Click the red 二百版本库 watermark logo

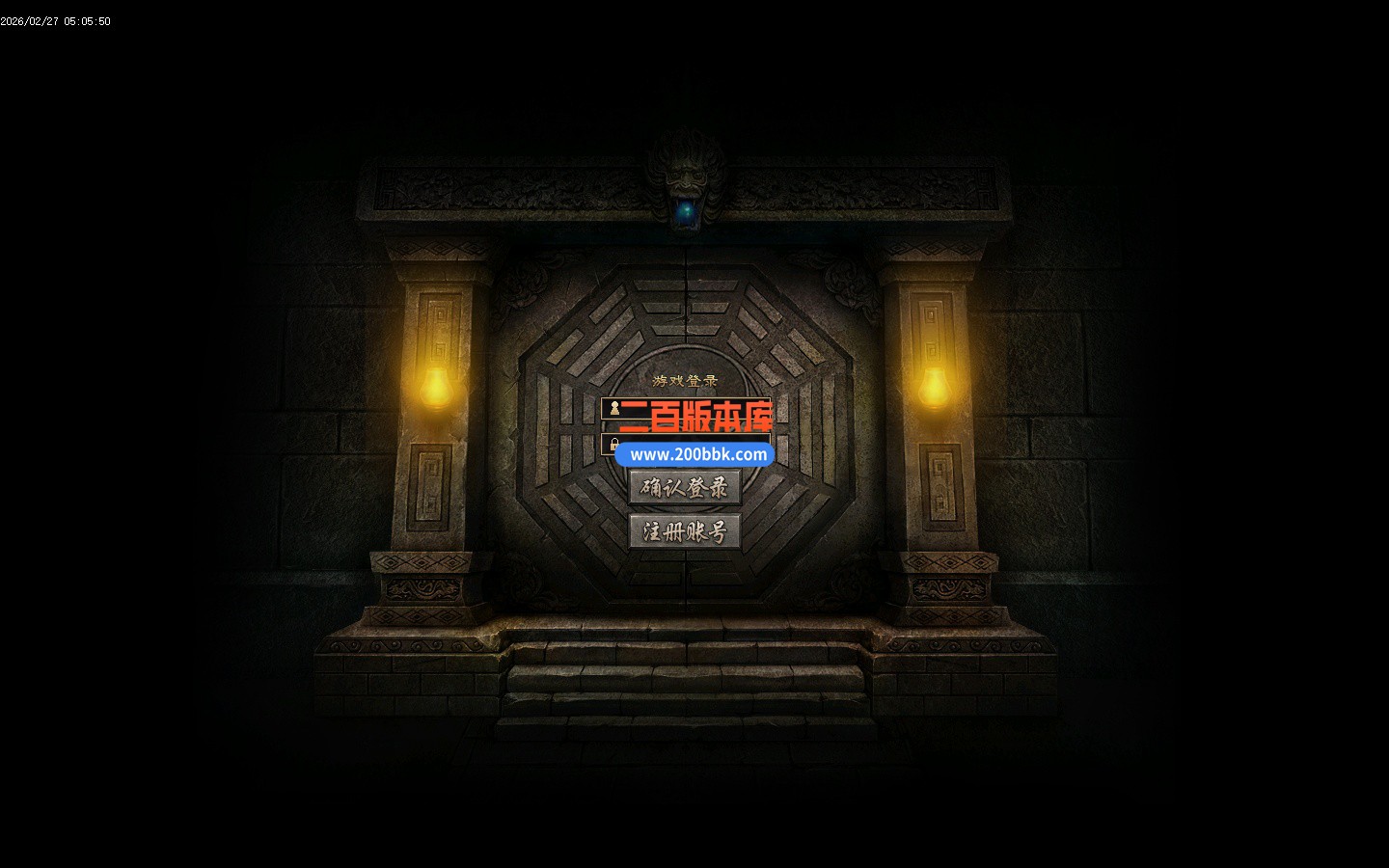(x=697, y=417)
